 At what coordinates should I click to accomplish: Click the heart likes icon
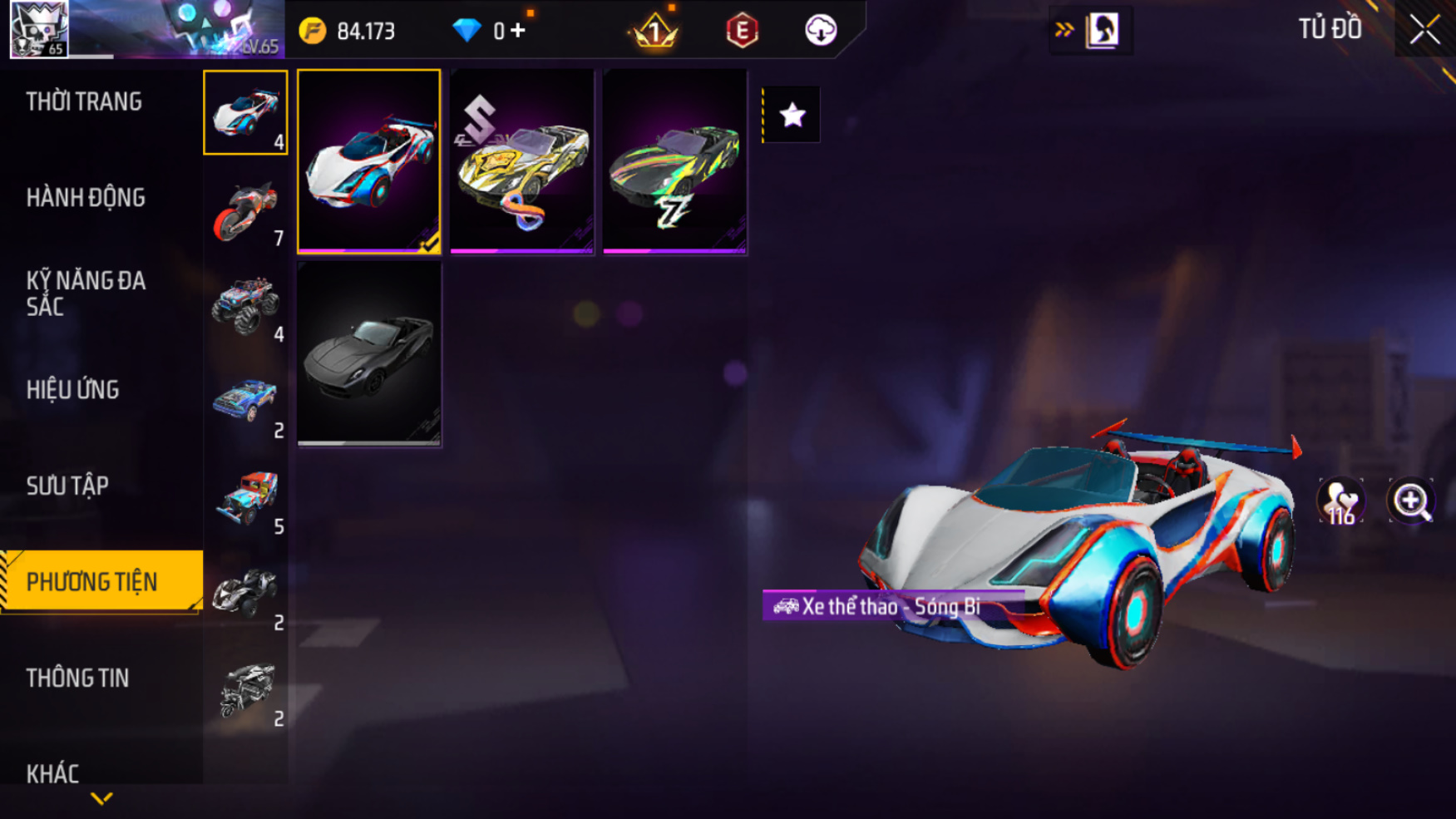(1340, 501)
